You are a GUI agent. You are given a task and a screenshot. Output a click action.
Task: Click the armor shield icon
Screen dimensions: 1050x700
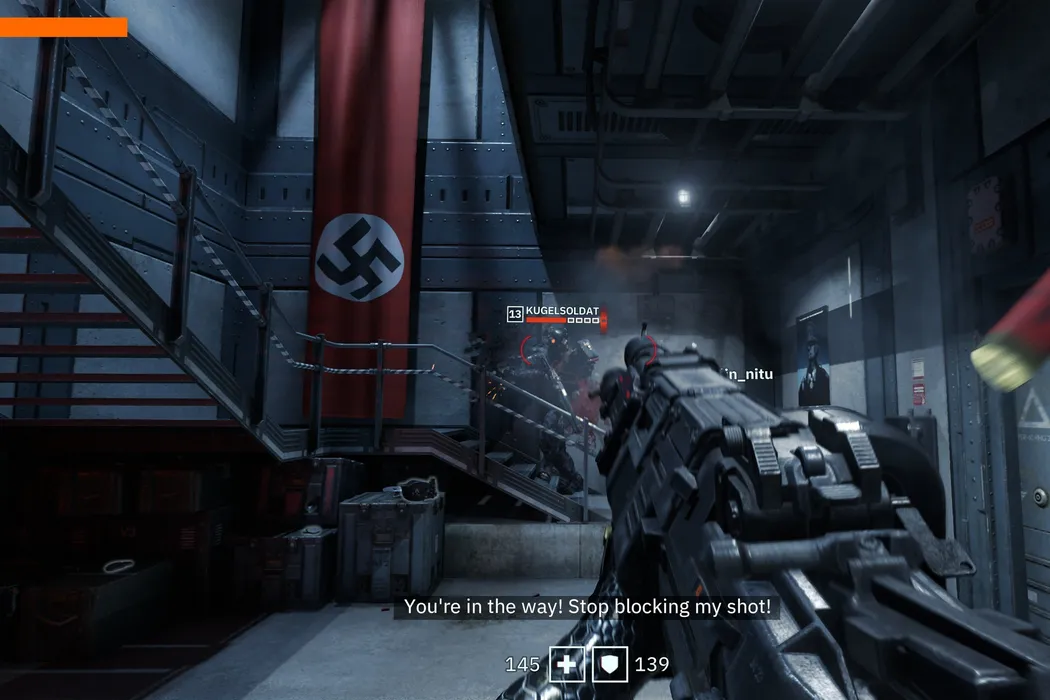tap(613, 664)
